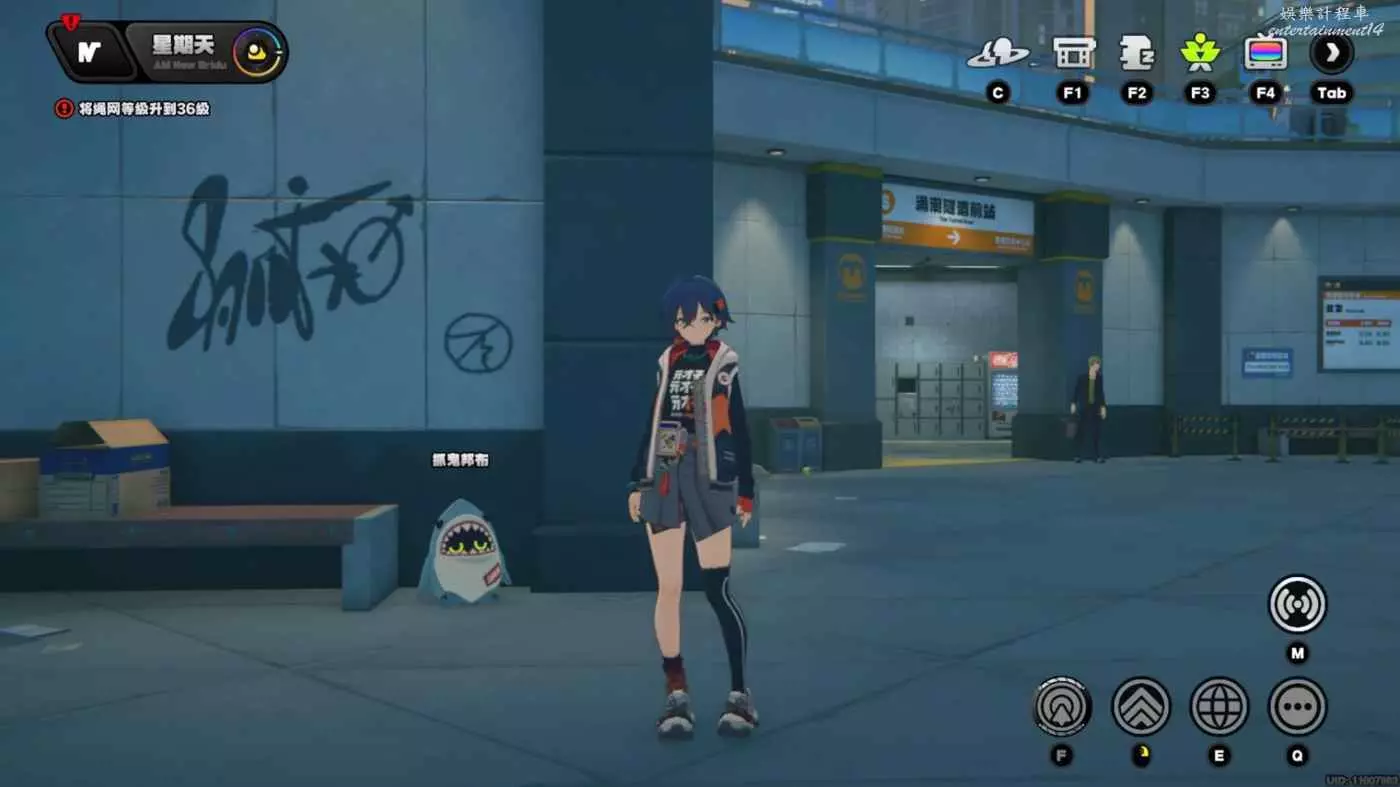1400x787 pixels.
Task: Click the globe icon button
Action: pyautogui.click(x=1219, y=706)
